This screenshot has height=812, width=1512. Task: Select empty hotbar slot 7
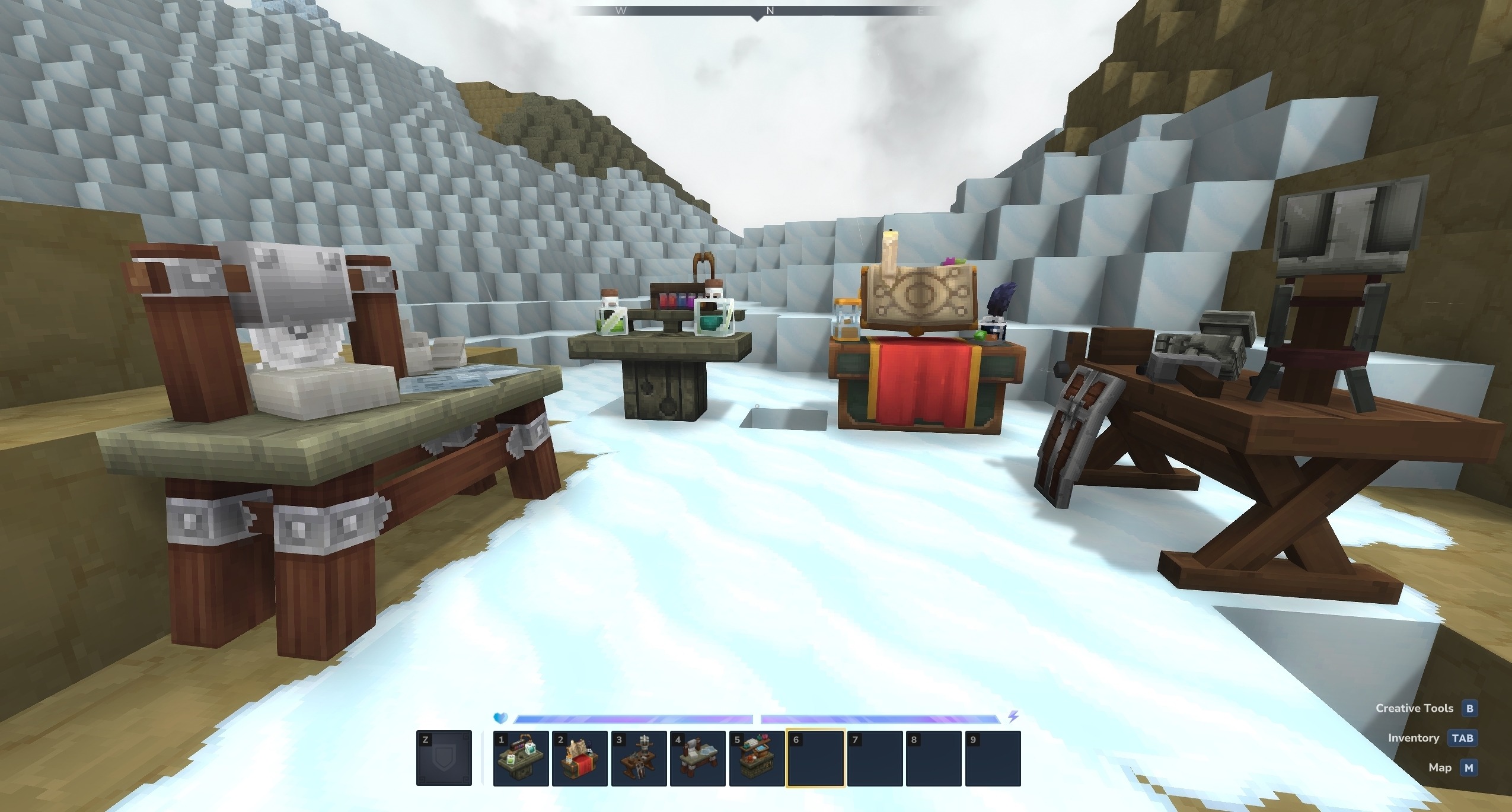point(875,759)
